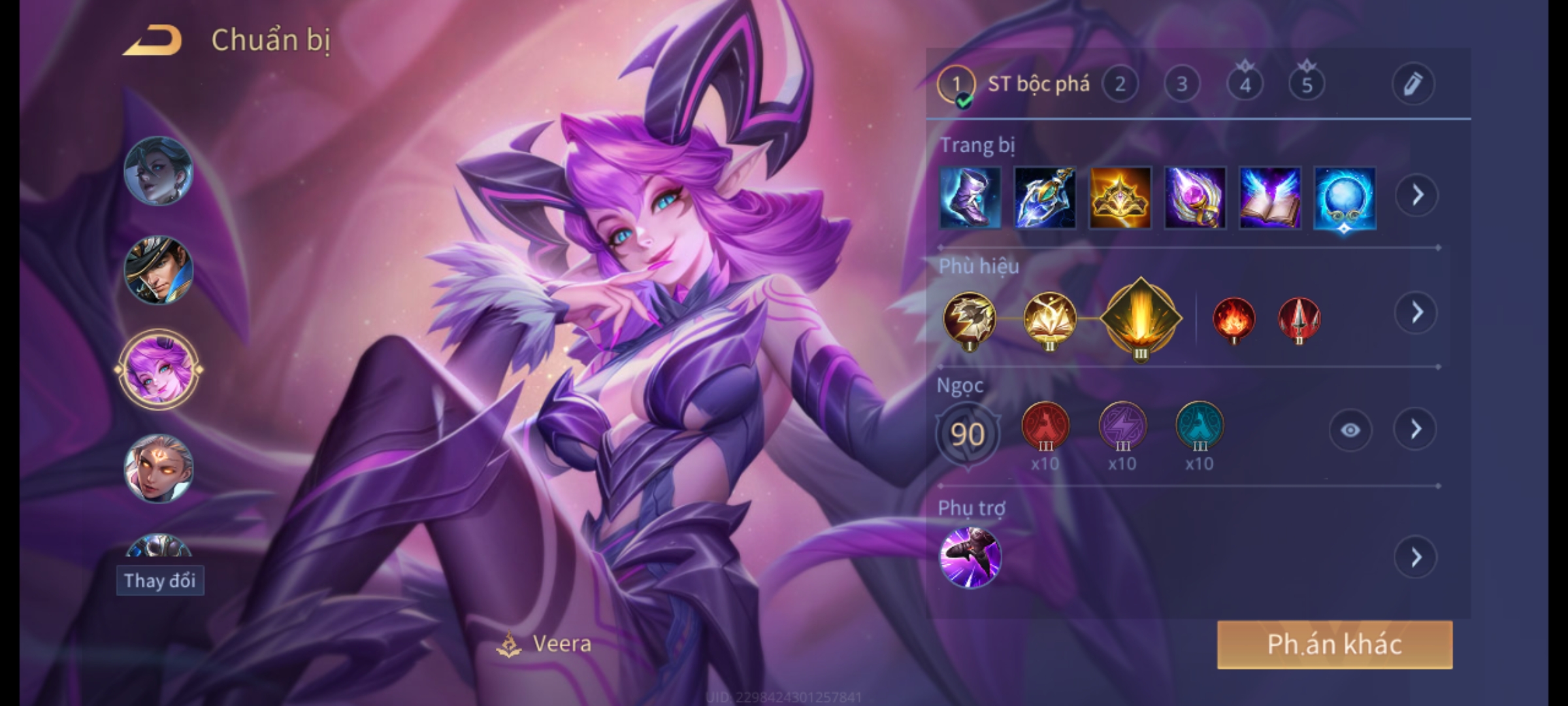This screenshot has width=1568, height=706.
Task: Go back using the return arrow
Action: coord(152,41)
